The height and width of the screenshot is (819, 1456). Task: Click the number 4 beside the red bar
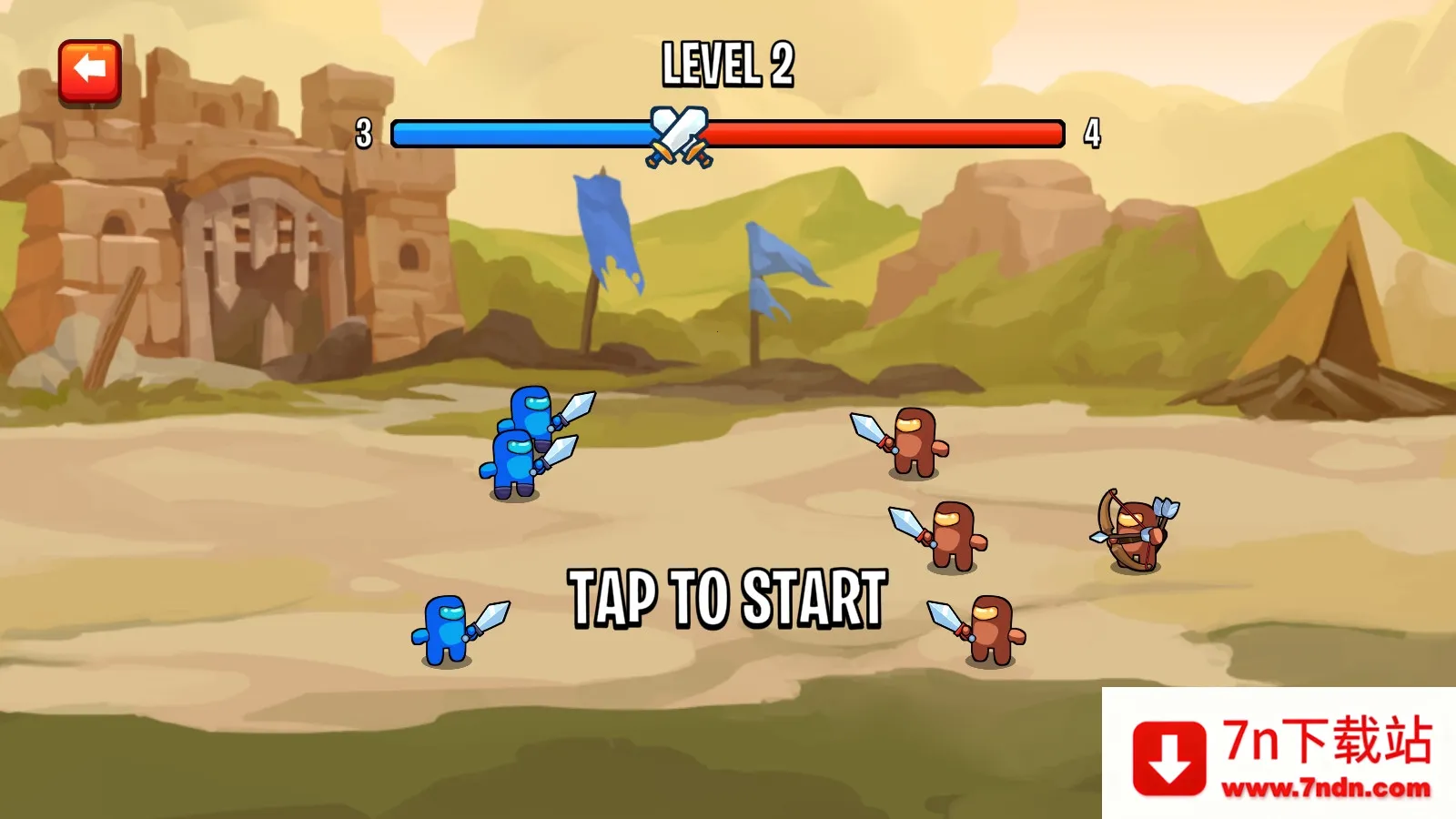coord(1091,132)
